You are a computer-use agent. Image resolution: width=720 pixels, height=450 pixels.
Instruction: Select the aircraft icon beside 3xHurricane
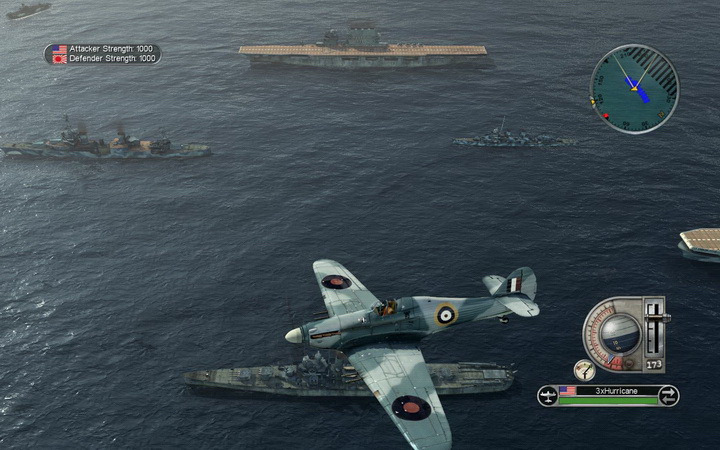(x=548, y=396)
